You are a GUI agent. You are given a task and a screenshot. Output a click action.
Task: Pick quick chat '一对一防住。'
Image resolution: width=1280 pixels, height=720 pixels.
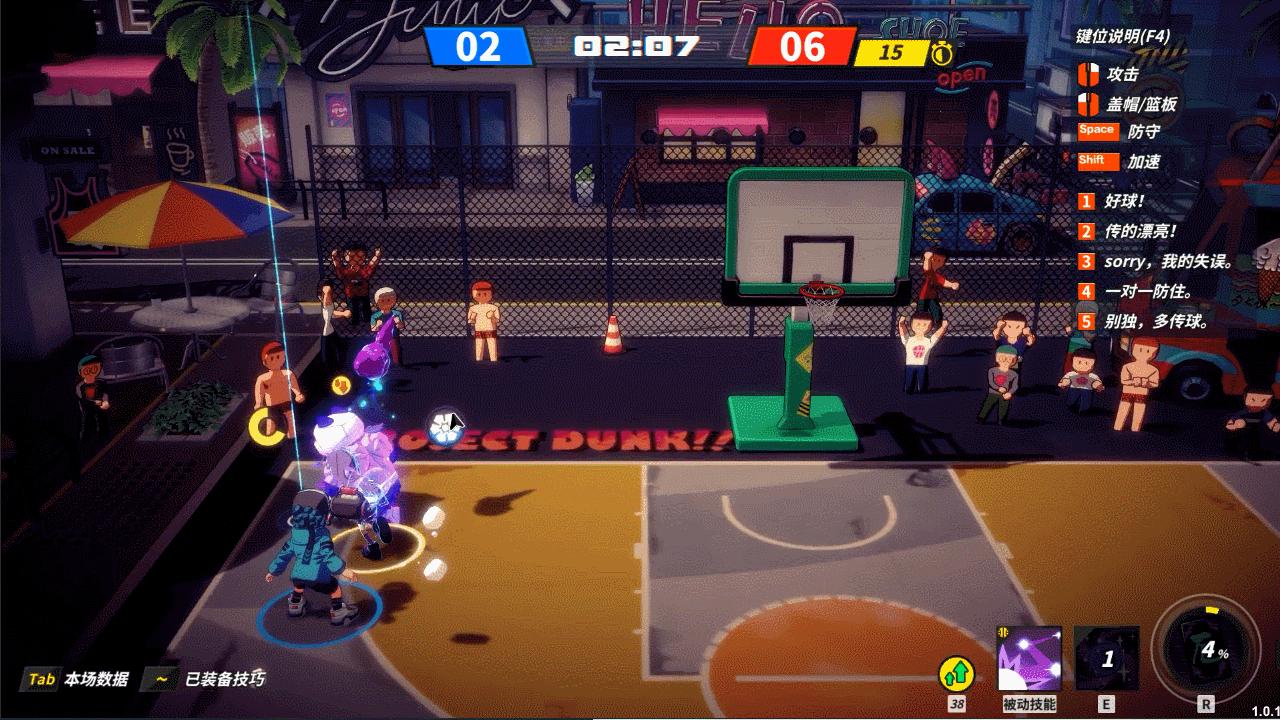click(x=1147, y=291)
